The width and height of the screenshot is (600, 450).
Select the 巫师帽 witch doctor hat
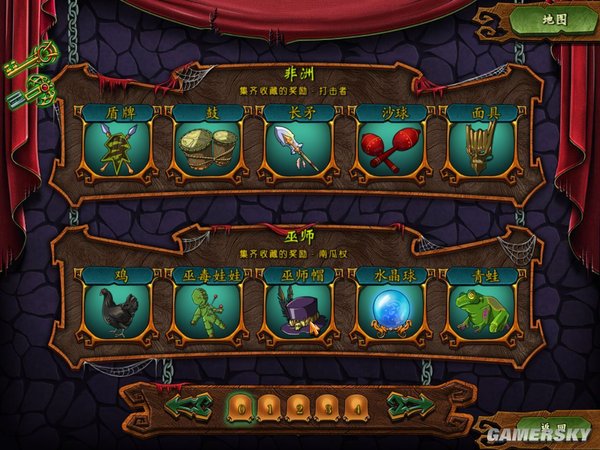coord(299,308)
